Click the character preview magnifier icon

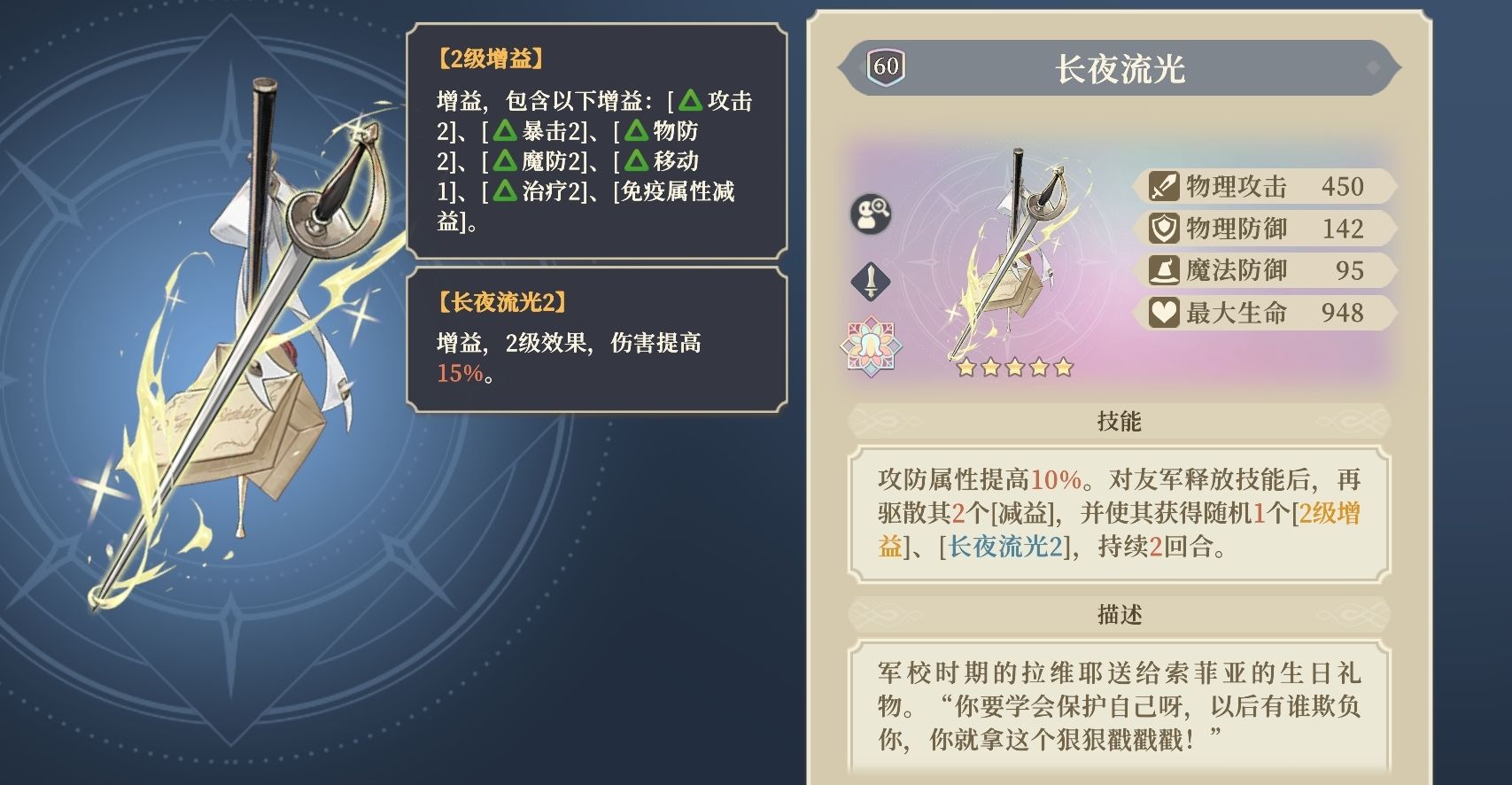869,215
